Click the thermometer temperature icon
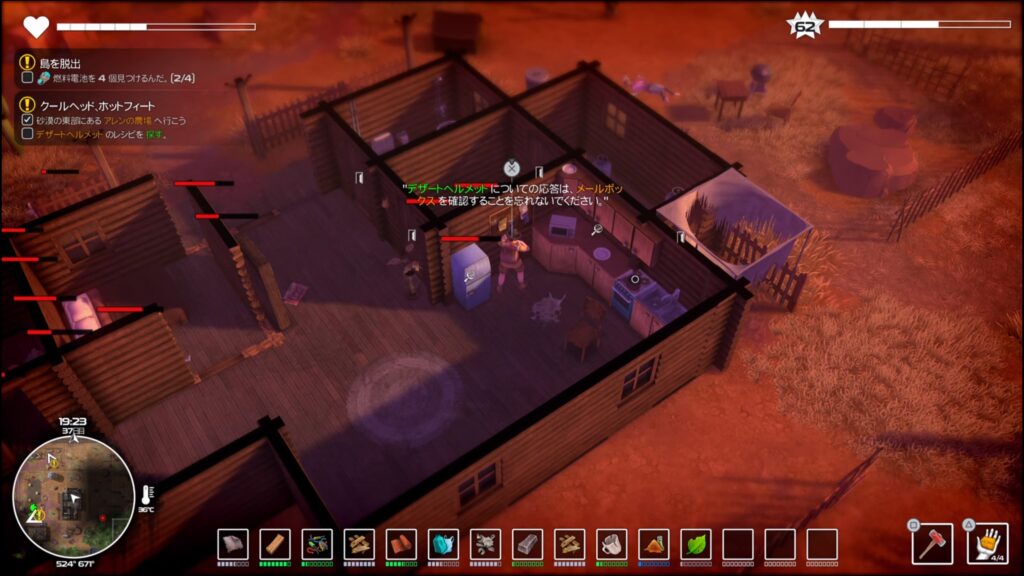Viewport: 1024px width, 576px height. [147, 494]
